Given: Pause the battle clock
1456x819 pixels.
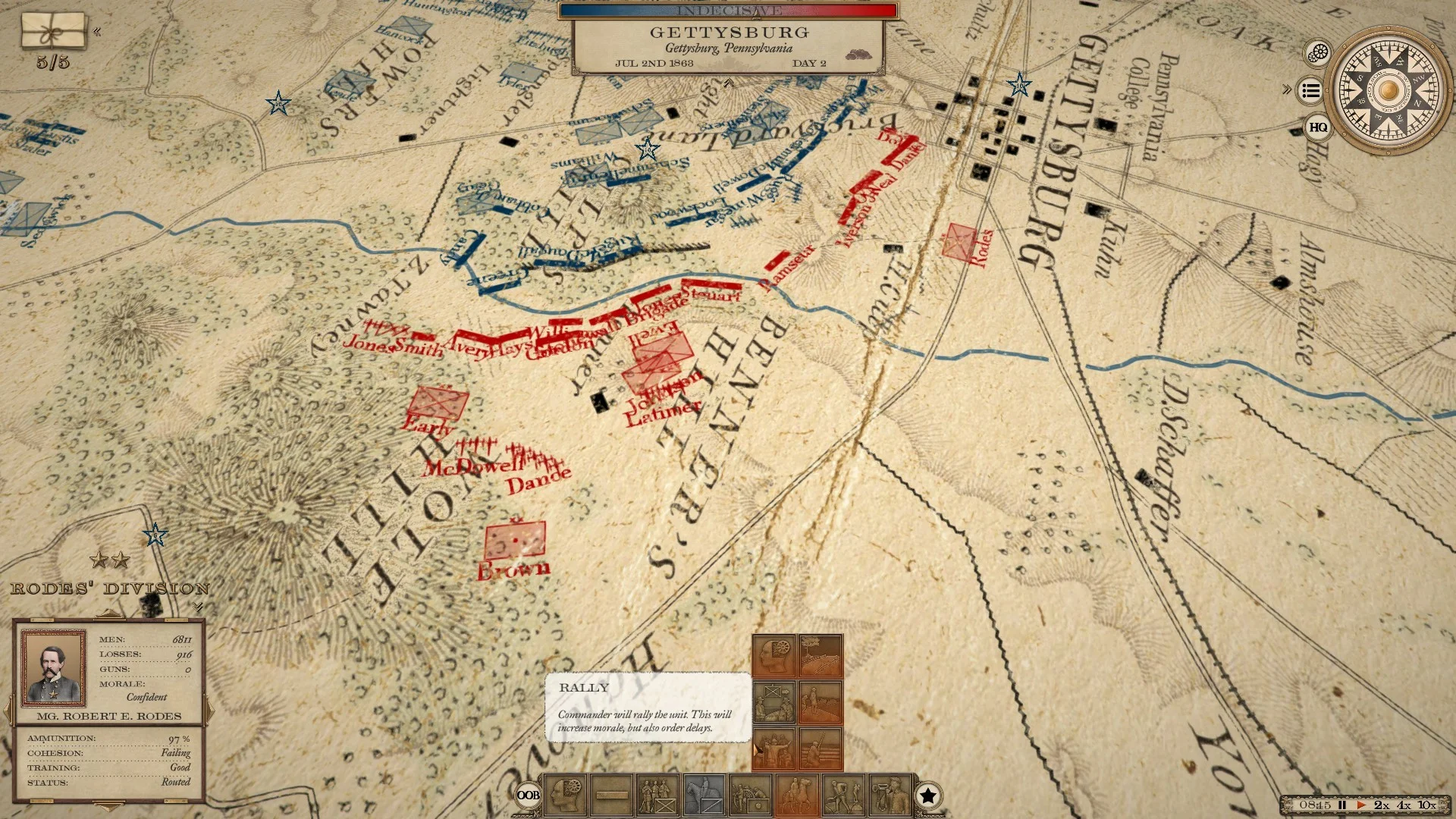Looking at the screenshot, I should [x=1342, y=805].
